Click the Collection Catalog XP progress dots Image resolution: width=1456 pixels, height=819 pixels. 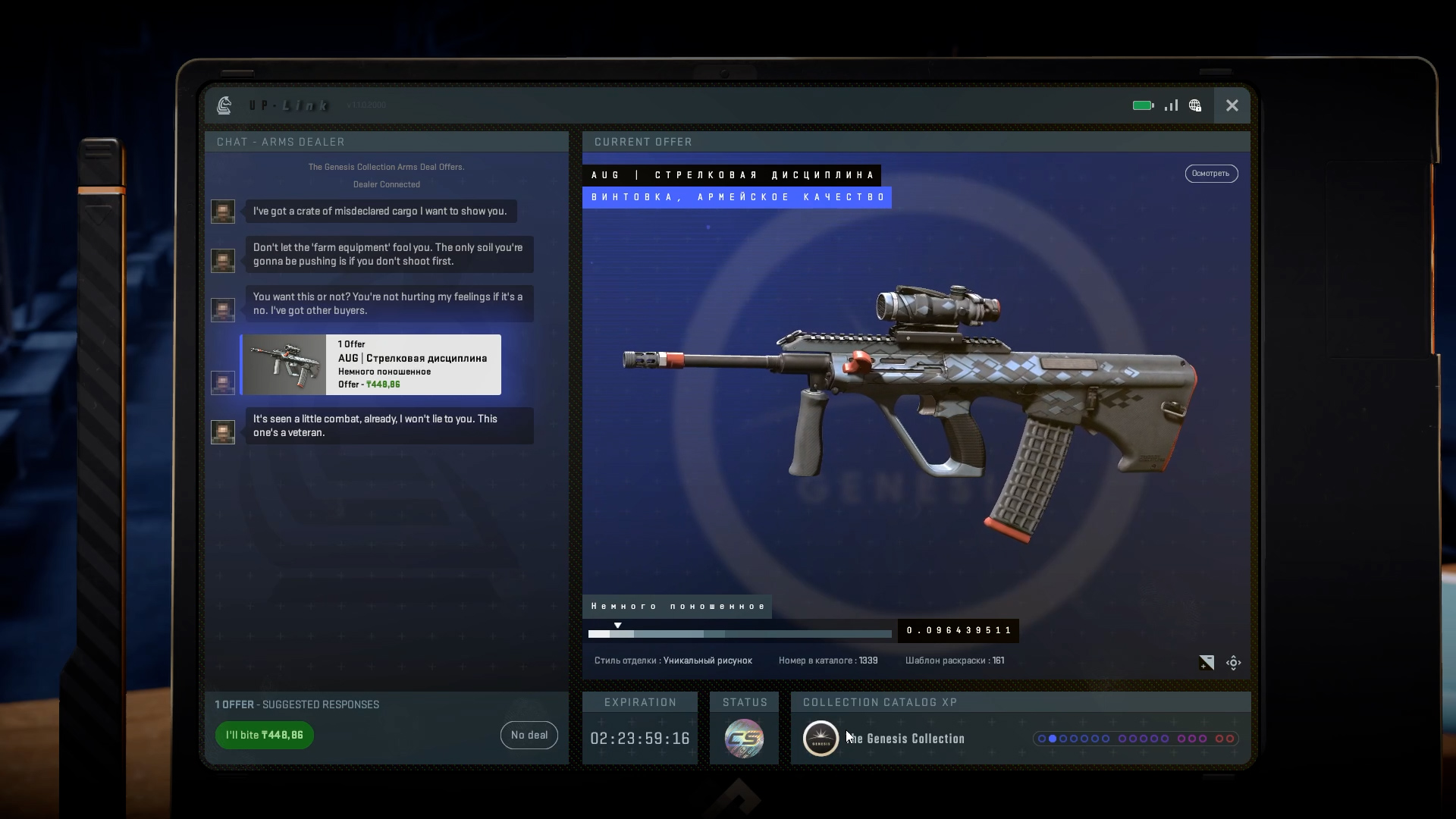(1136, 739)
